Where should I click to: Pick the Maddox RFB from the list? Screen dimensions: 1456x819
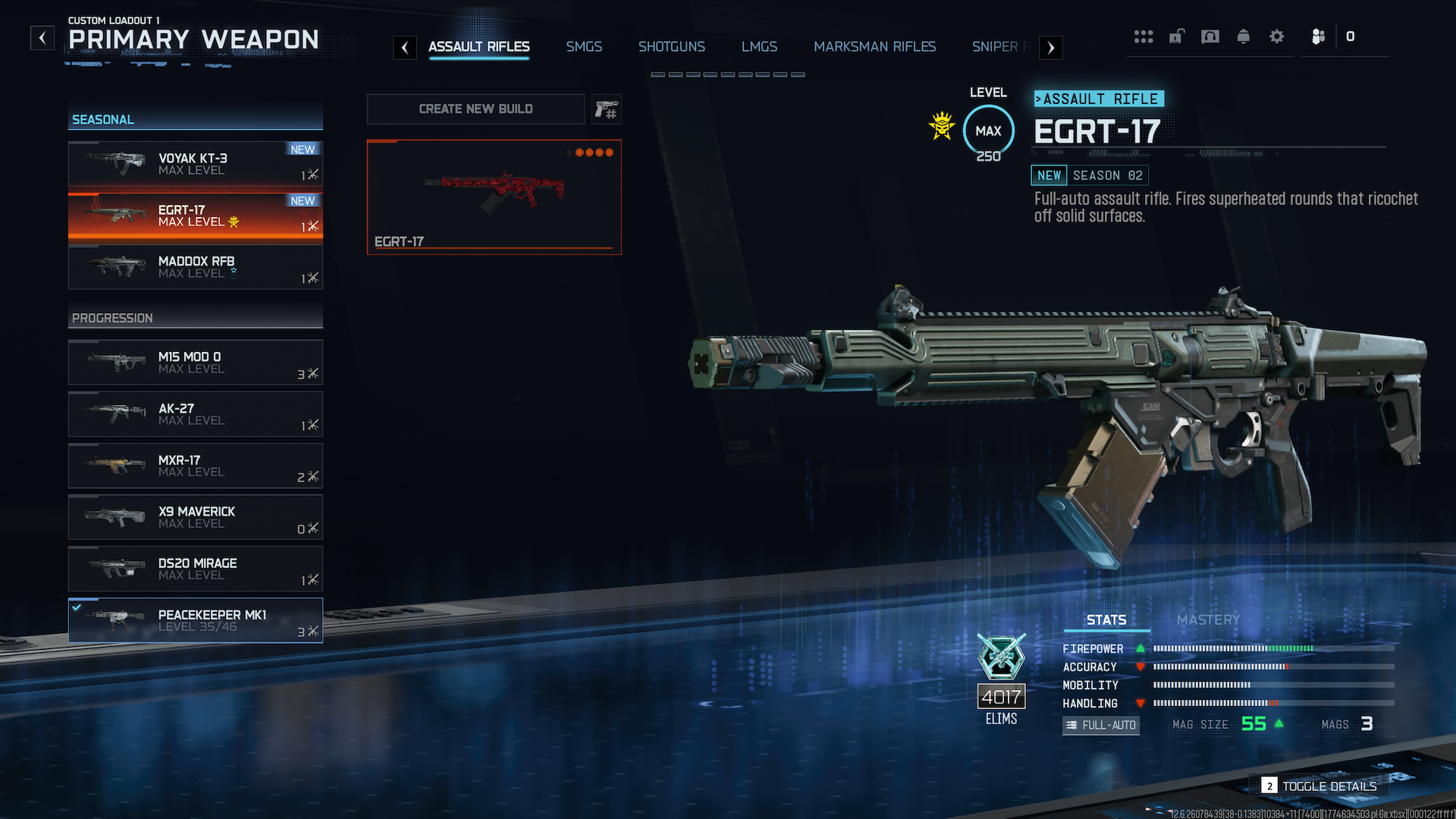coord(196,267)
